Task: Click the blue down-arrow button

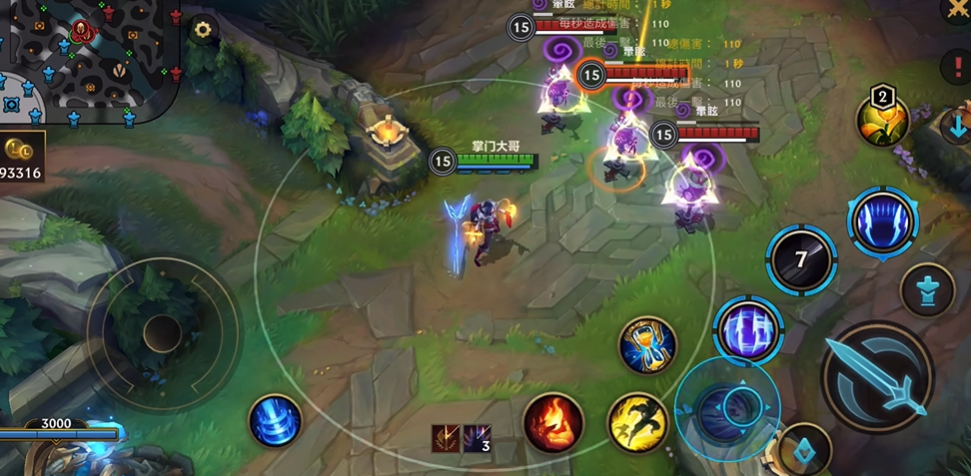Action: point(955,126)
